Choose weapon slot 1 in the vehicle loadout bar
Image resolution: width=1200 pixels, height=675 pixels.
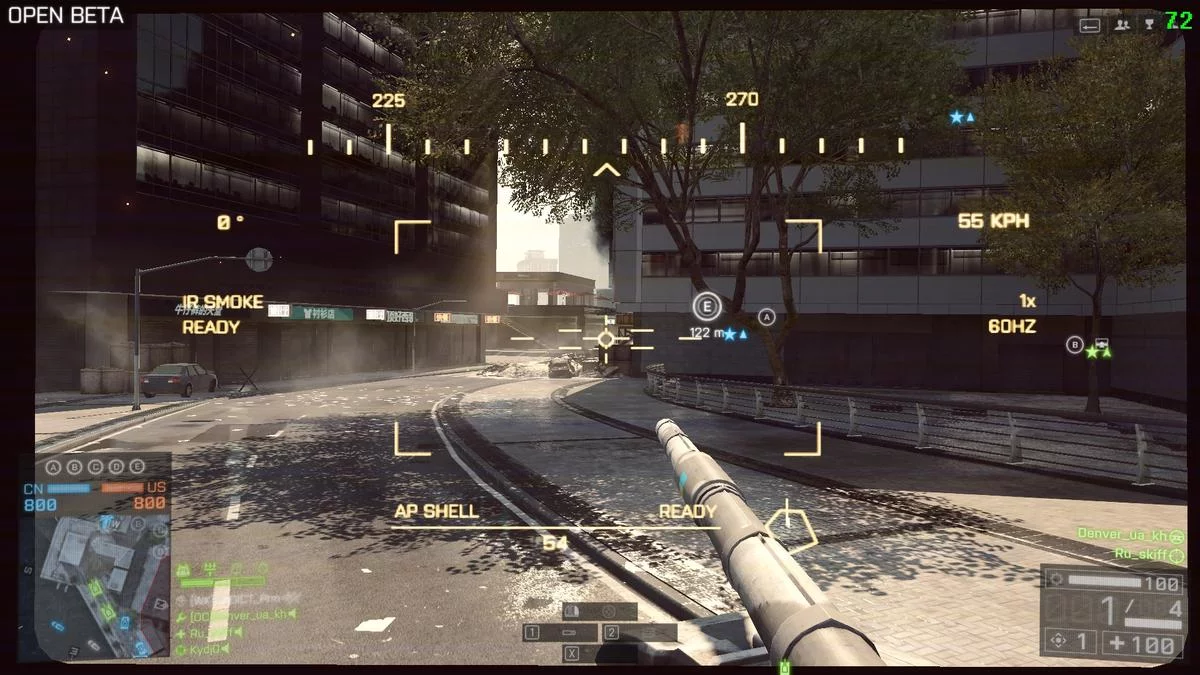point(560,633)
